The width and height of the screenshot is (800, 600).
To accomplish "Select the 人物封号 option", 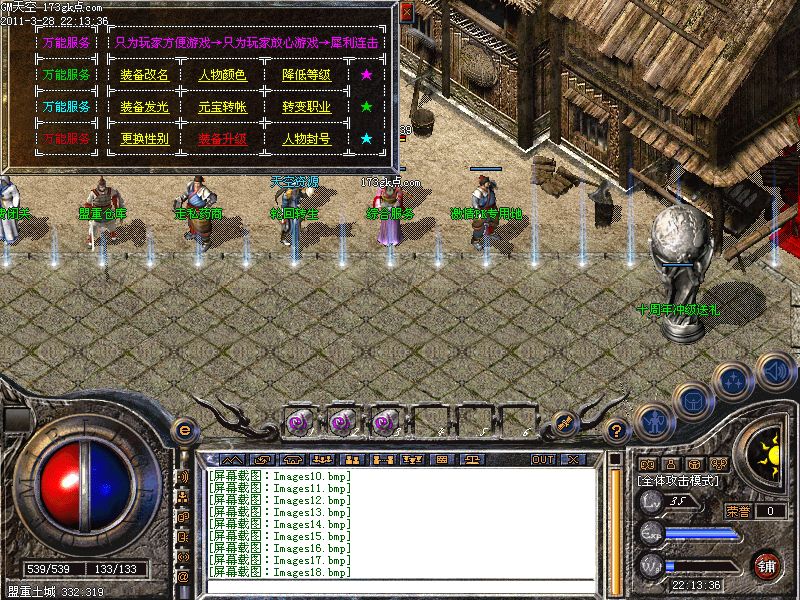I will pos(306,139).
